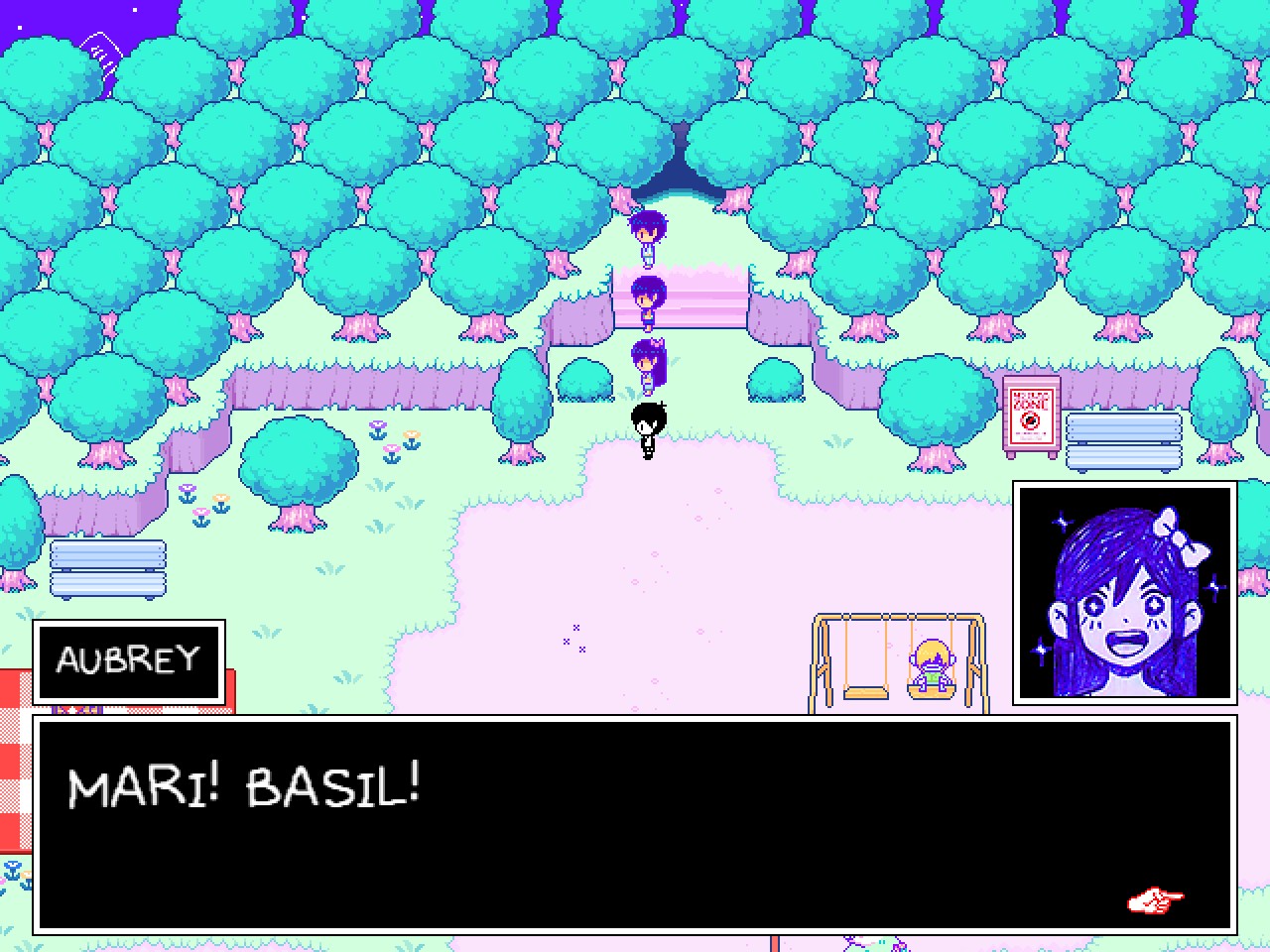Click the bench on the left side
The height and width of the screenshot is (952, 1270).
click(x=106, y=567)
